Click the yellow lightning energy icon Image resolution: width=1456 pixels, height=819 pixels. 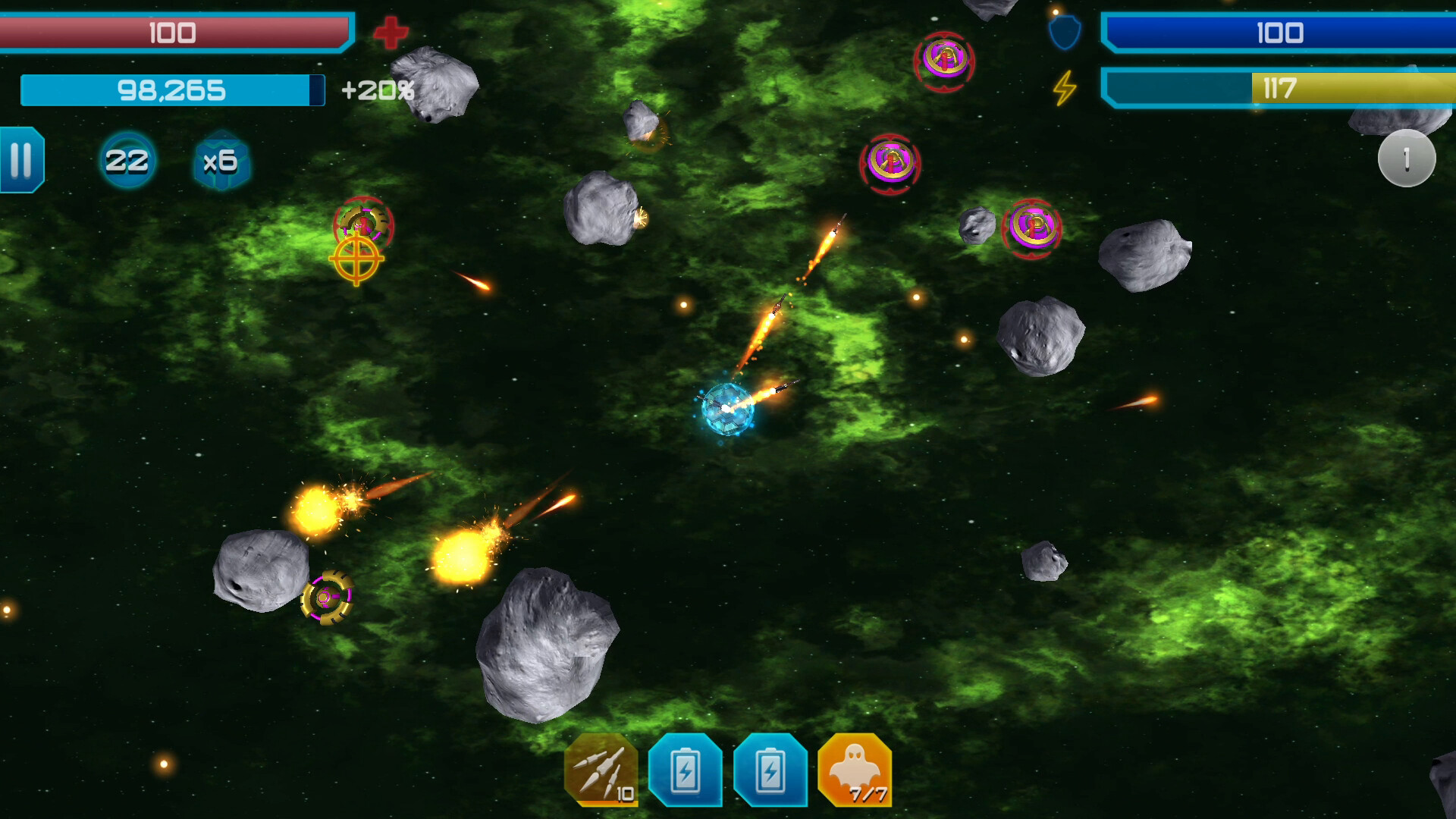[x=1063, y=89]
